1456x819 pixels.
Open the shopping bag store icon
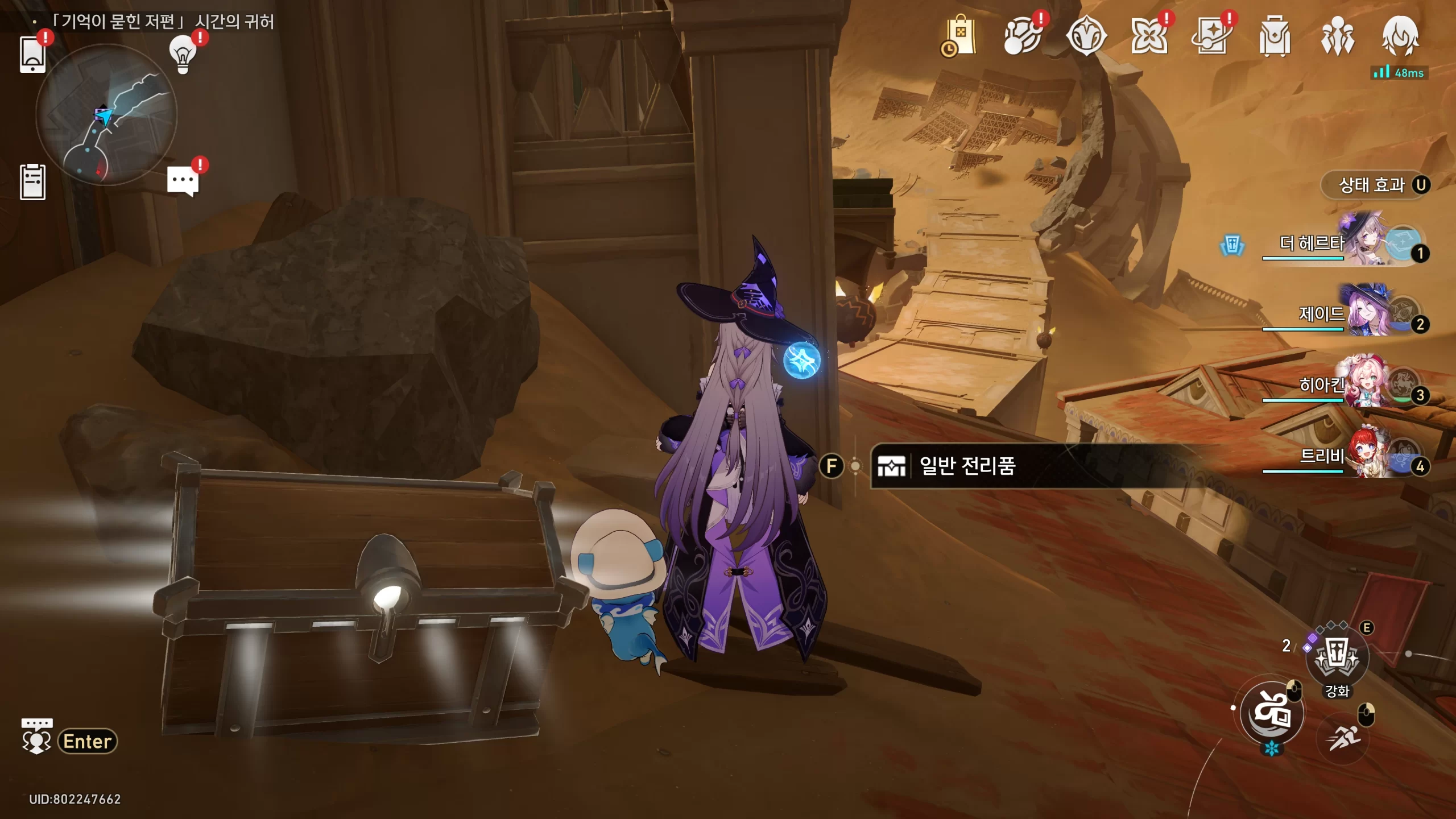pos(961,36)
